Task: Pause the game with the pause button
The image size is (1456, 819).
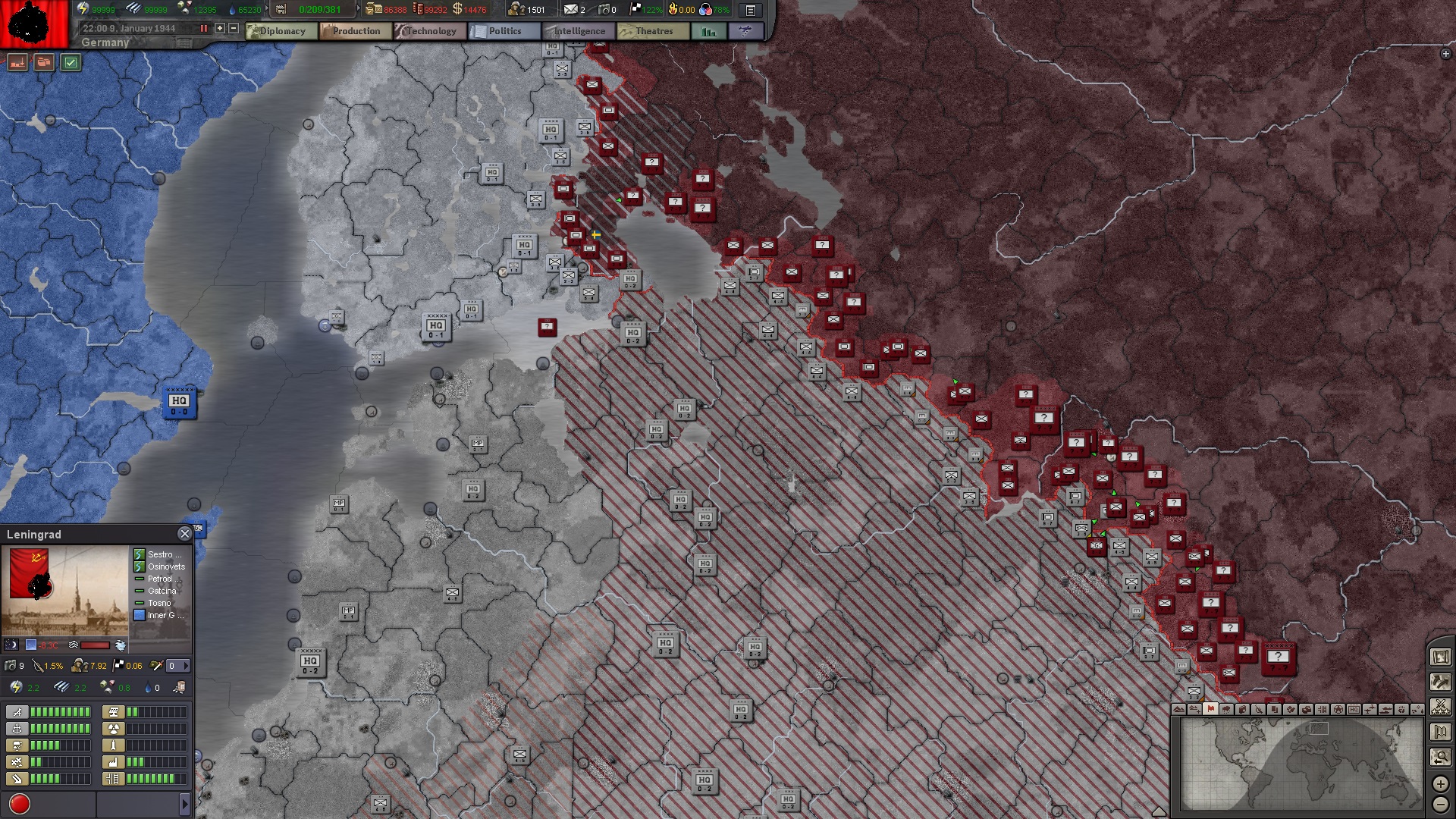Action: (x=204, y=28)
